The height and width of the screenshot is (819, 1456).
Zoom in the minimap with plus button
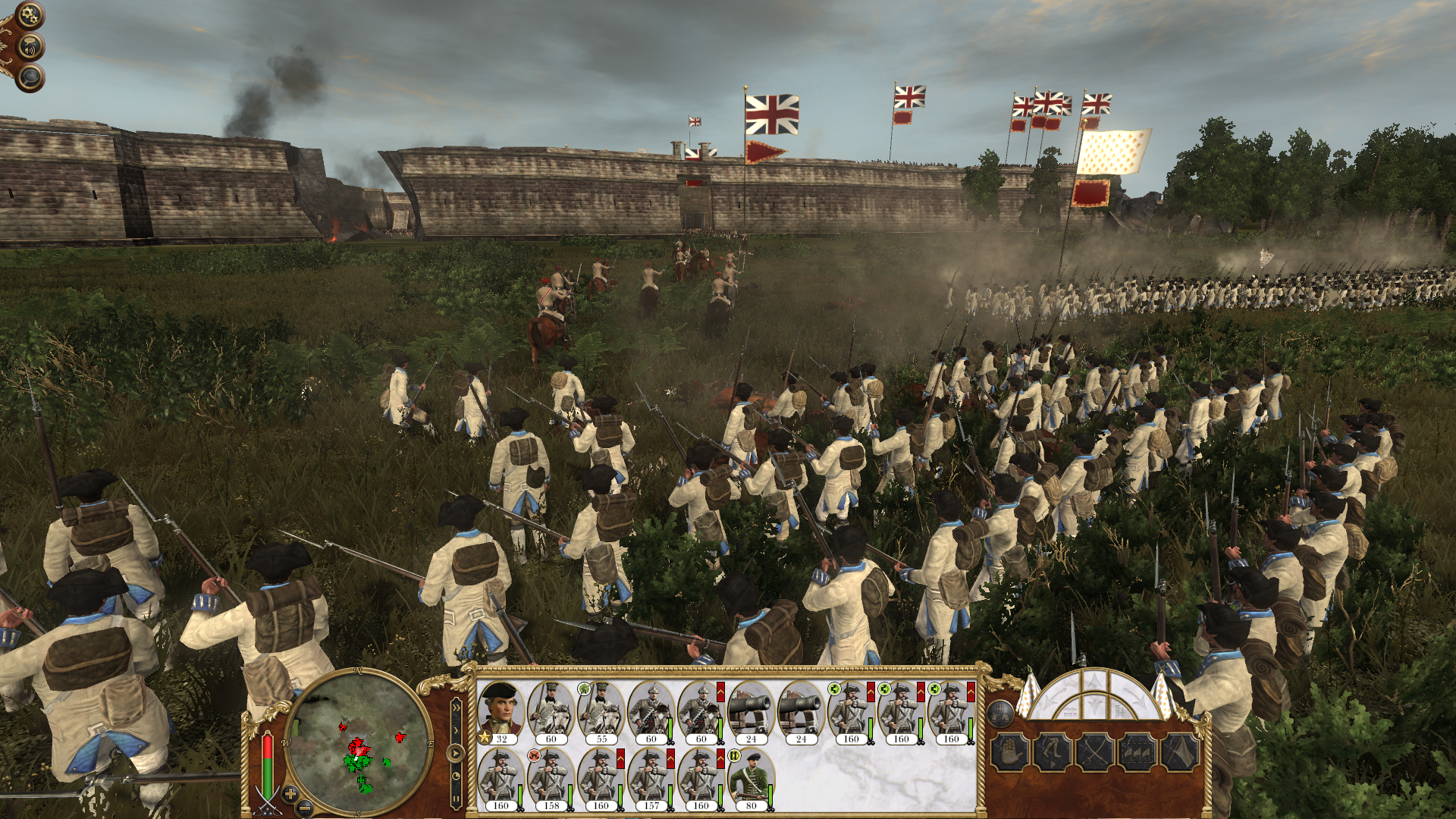click(290, 794)
